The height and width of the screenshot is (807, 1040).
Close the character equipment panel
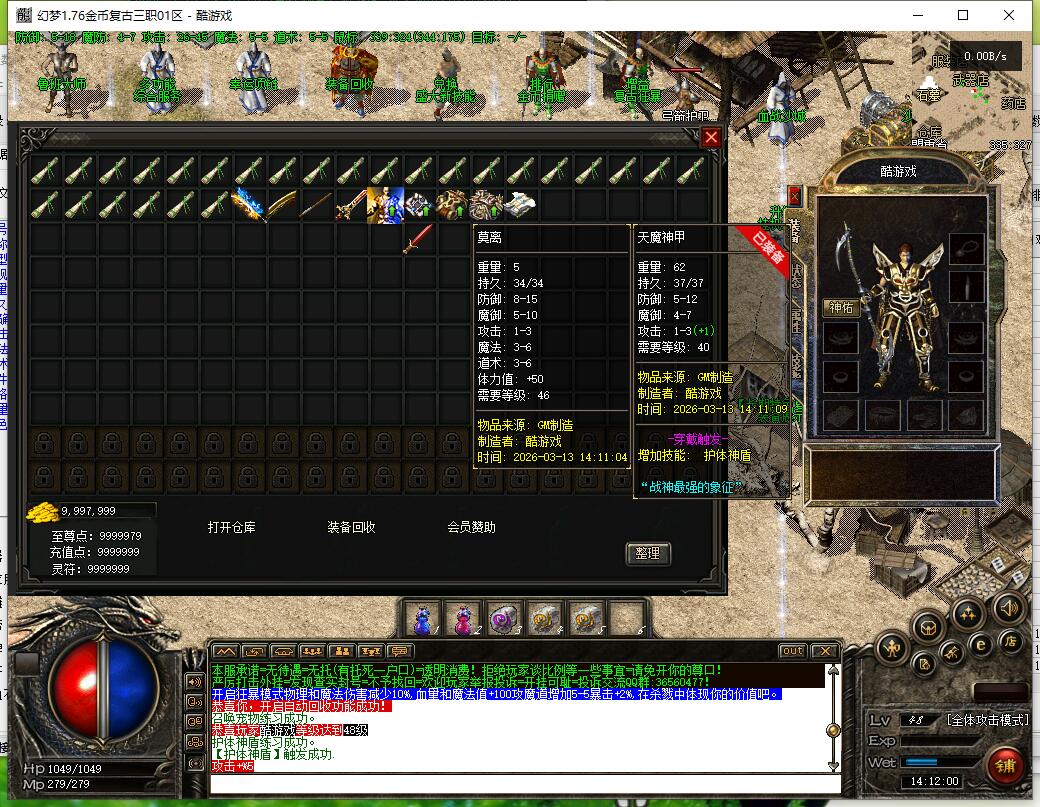pyautogui.click(x=795, y=195)
